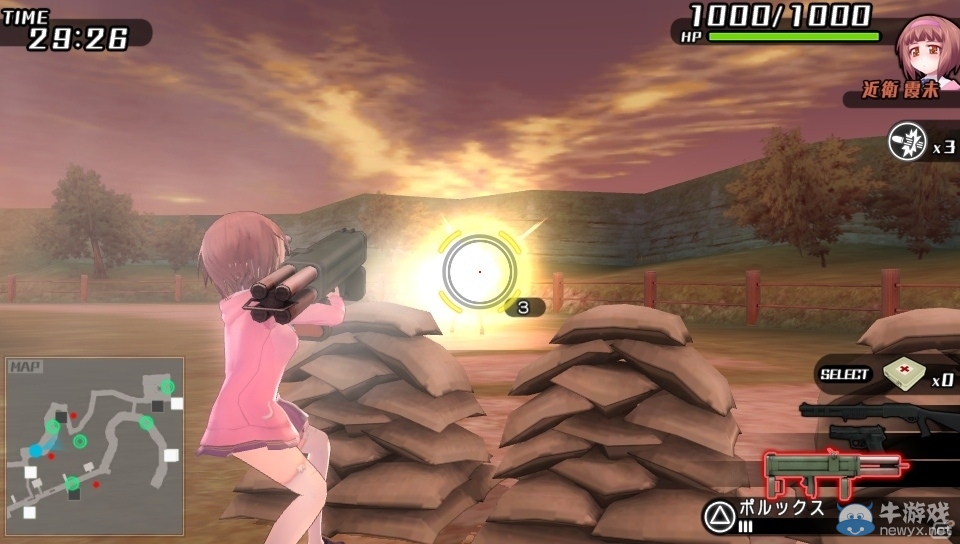960x544 pixels.
Task: Select the first aid kit item
Action: tap(903, 374)
